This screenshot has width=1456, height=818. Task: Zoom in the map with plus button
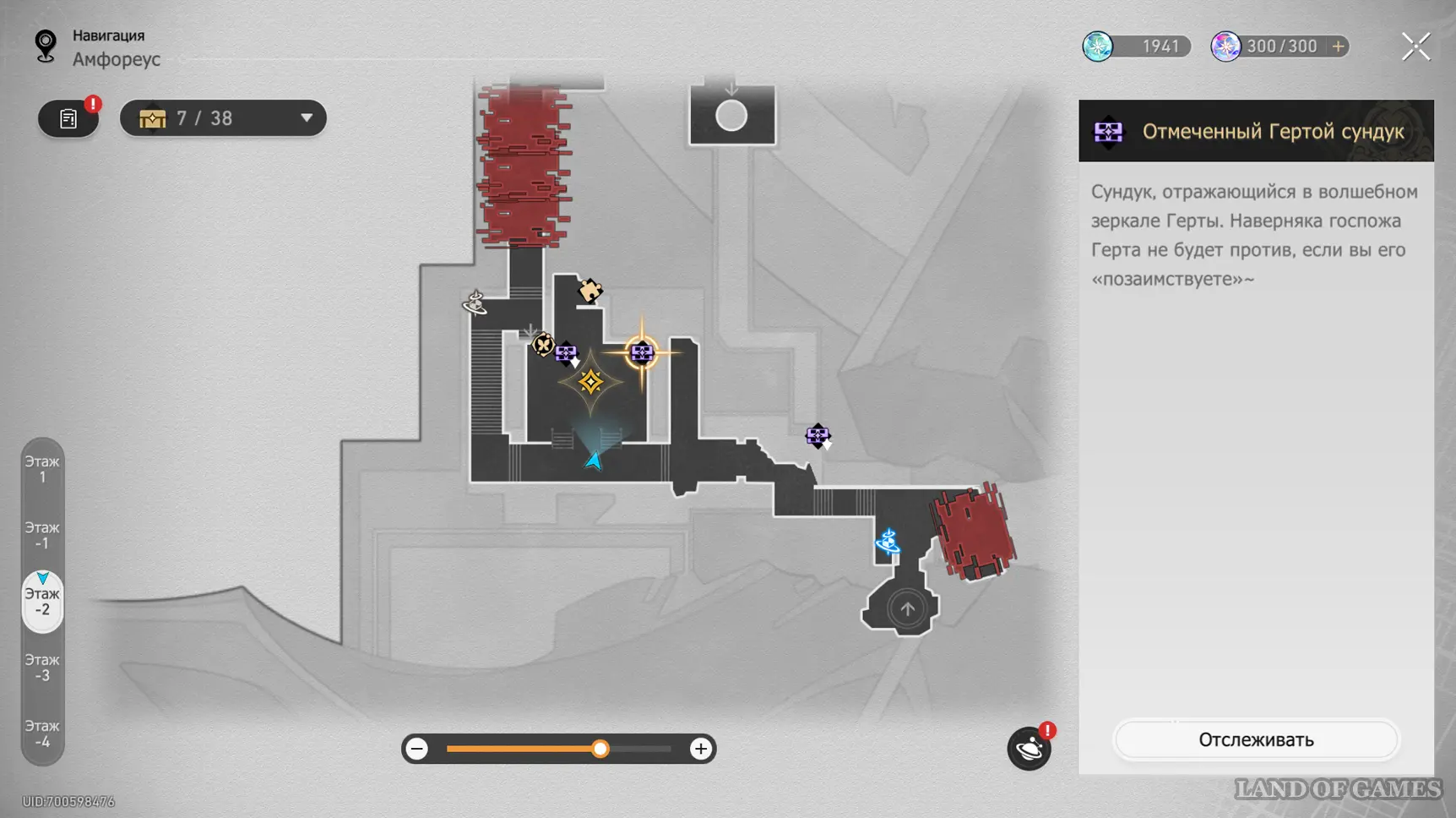tap(700, 749)
